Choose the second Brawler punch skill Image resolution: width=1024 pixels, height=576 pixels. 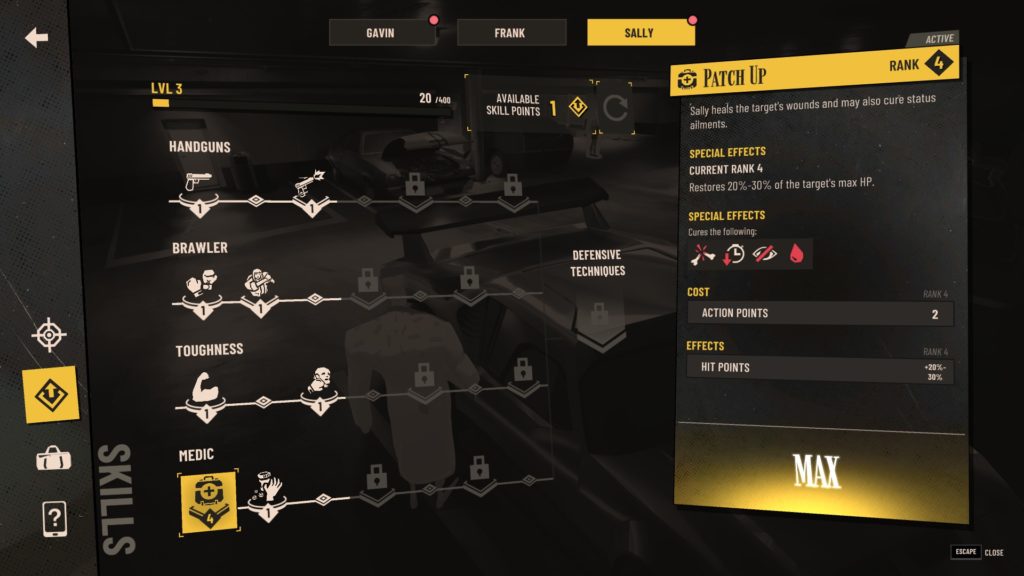coord(257,285)
